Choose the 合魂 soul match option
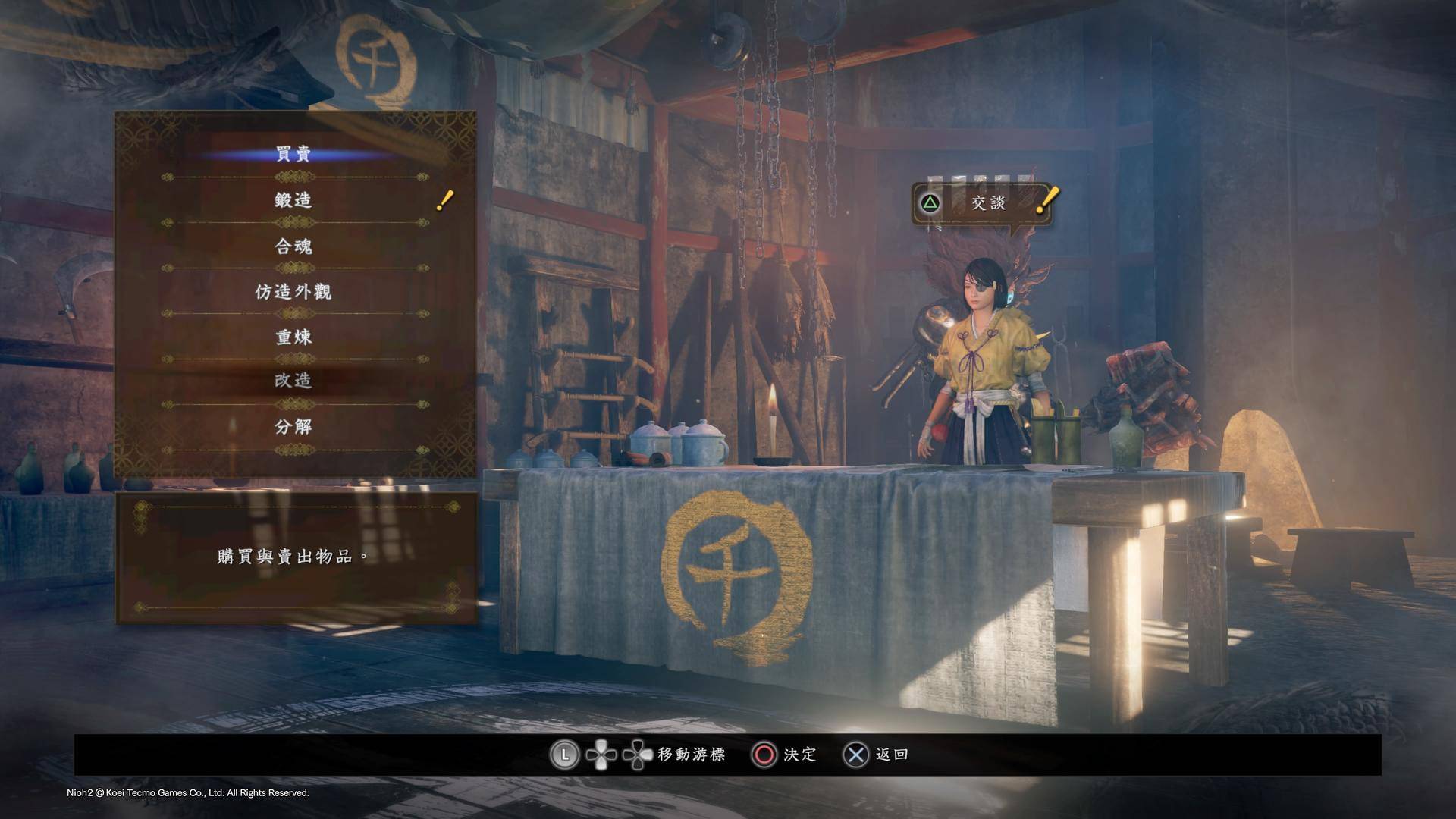This screenshot has width=1456, height=819. (293, 246)
